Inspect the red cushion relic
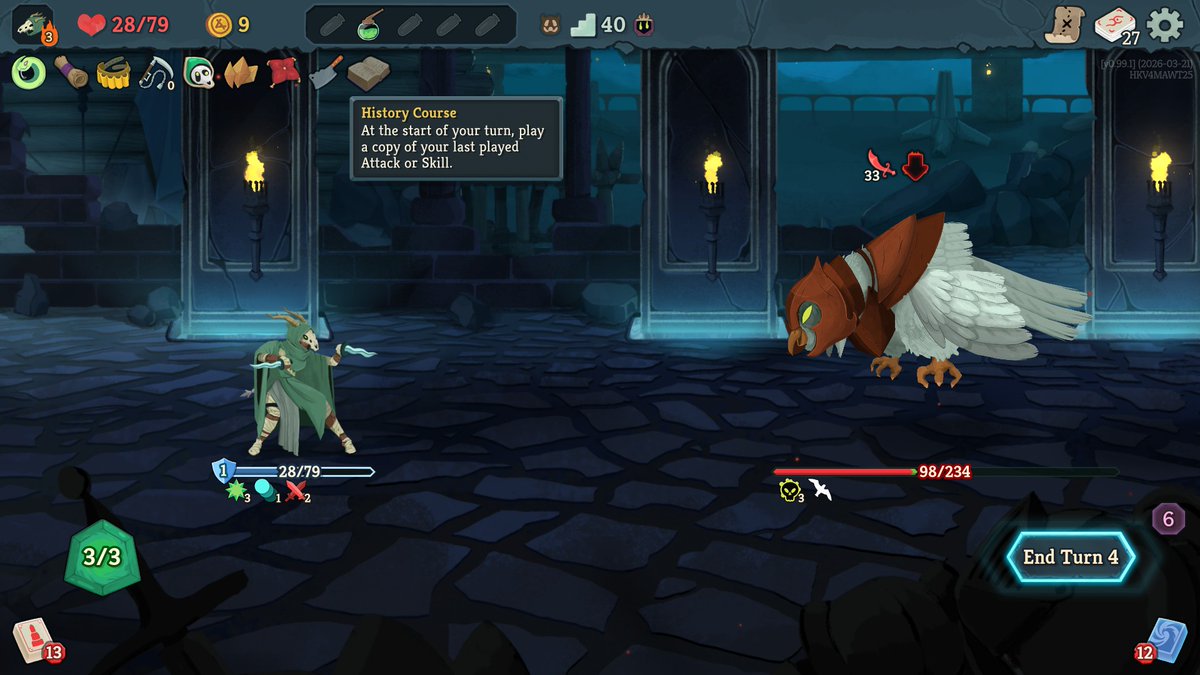 tap(283, 72)
